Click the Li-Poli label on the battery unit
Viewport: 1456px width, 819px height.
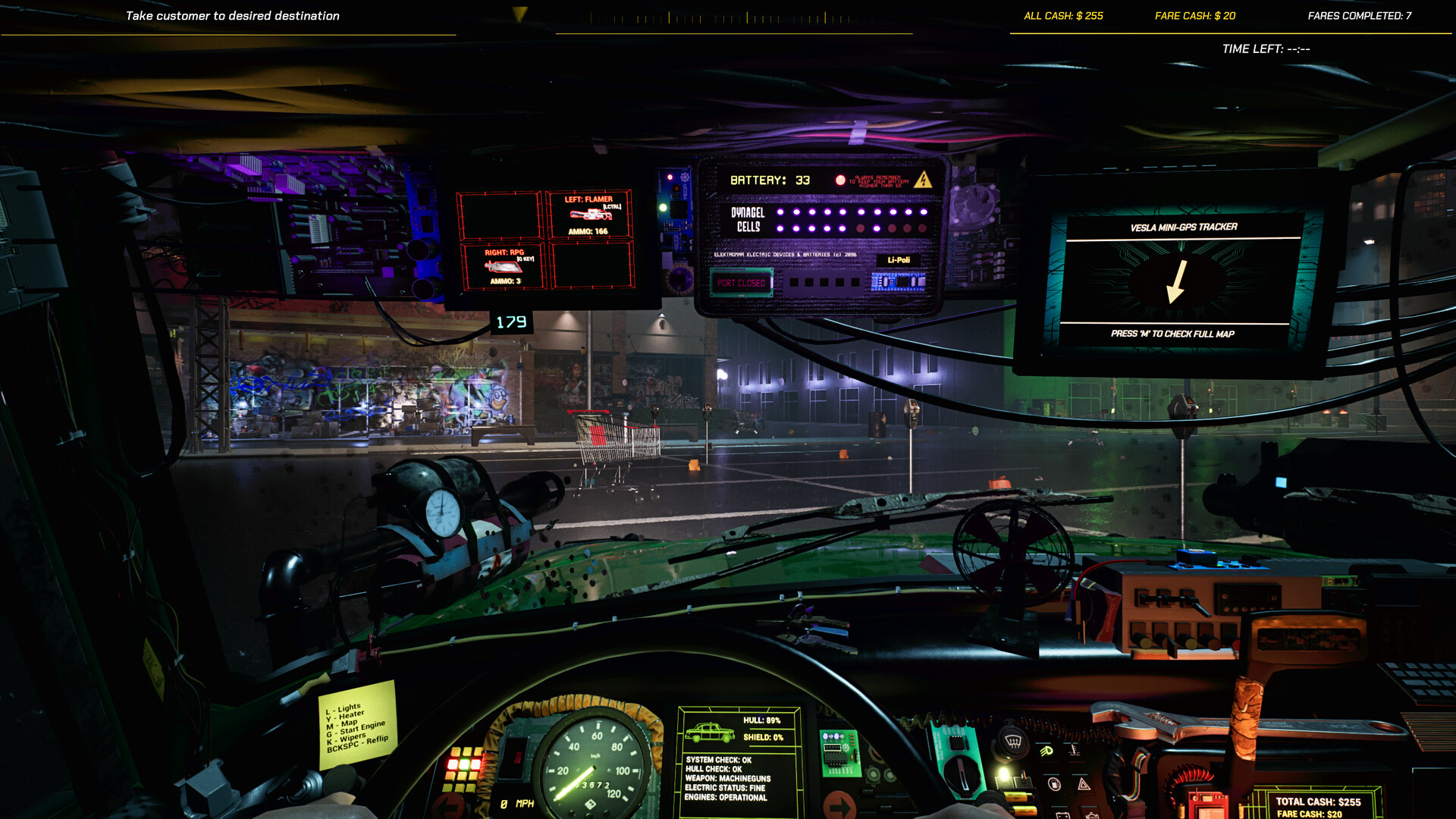pos(899,259)
